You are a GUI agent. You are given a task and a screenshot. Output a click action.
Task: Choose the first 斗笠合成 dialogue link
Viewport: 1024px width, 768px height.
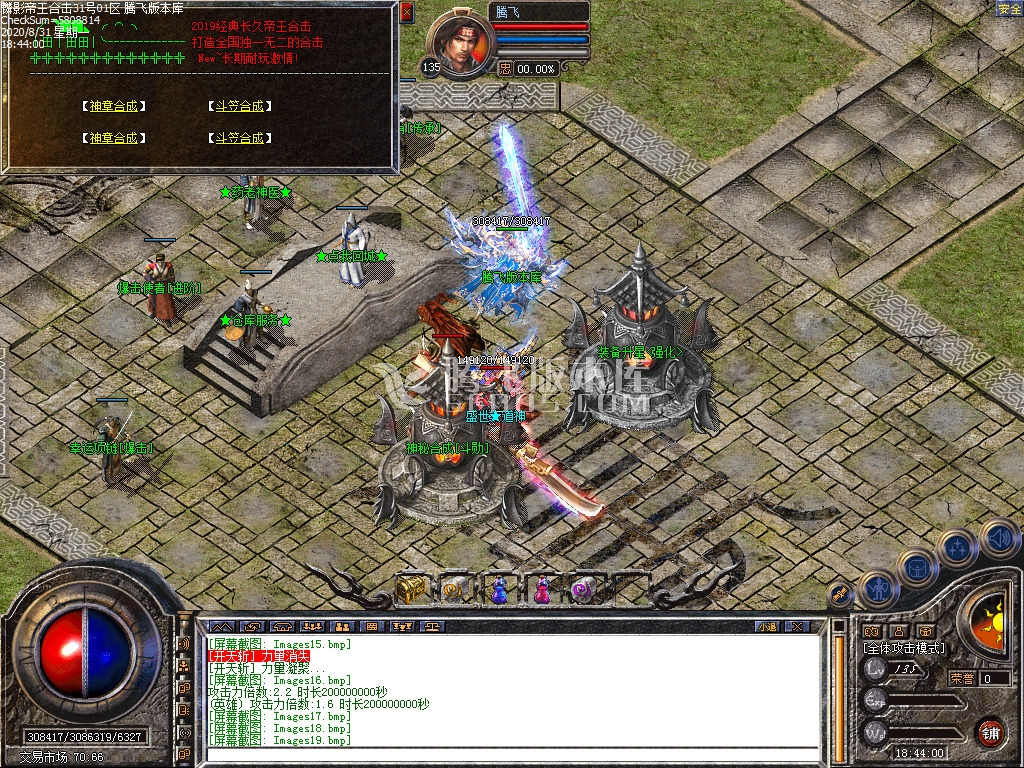[x=239, y=106]
